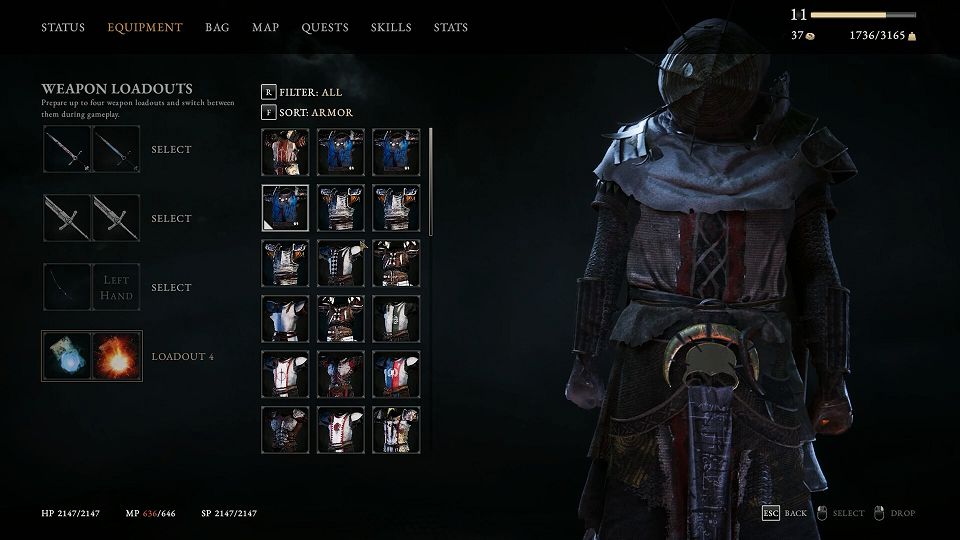Switch to the Skills tab
960x540 pixels.
click(391, 27)
